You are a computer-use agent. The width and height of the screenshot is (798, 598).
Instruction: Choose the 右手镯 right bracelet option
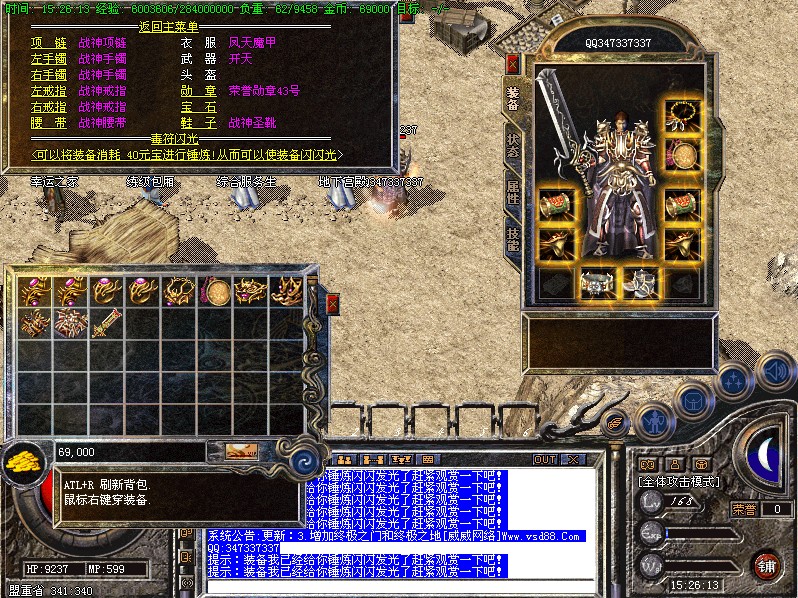47,75
